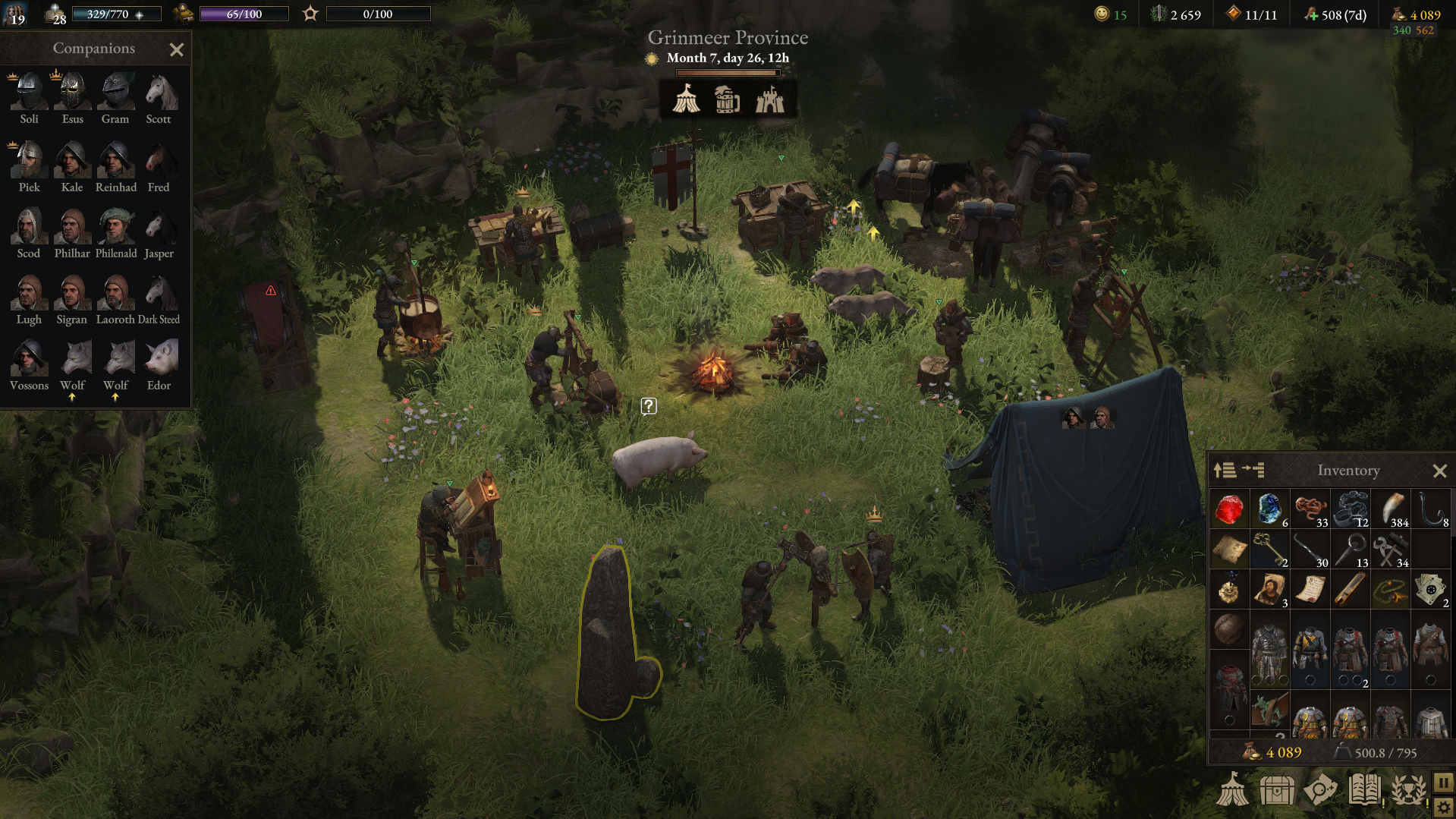Open the camp tent view at top
The height and width of the screenshot is (819, 1456).
click(x=687, y=99)
